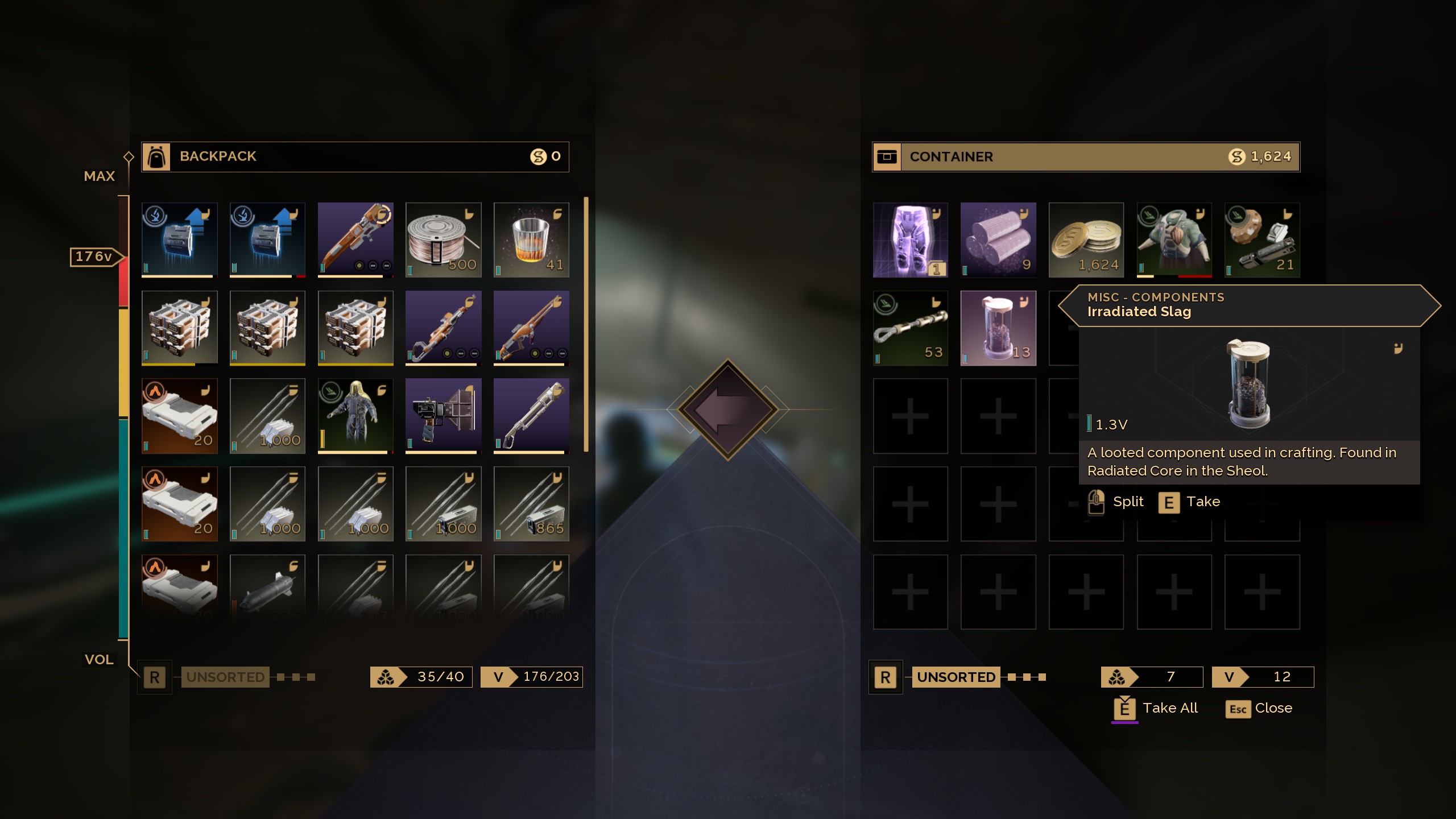Screen dimensions: 1456x819
Task: Select the hooded stillsuit armor in backpack
Action: click(355, 416)
